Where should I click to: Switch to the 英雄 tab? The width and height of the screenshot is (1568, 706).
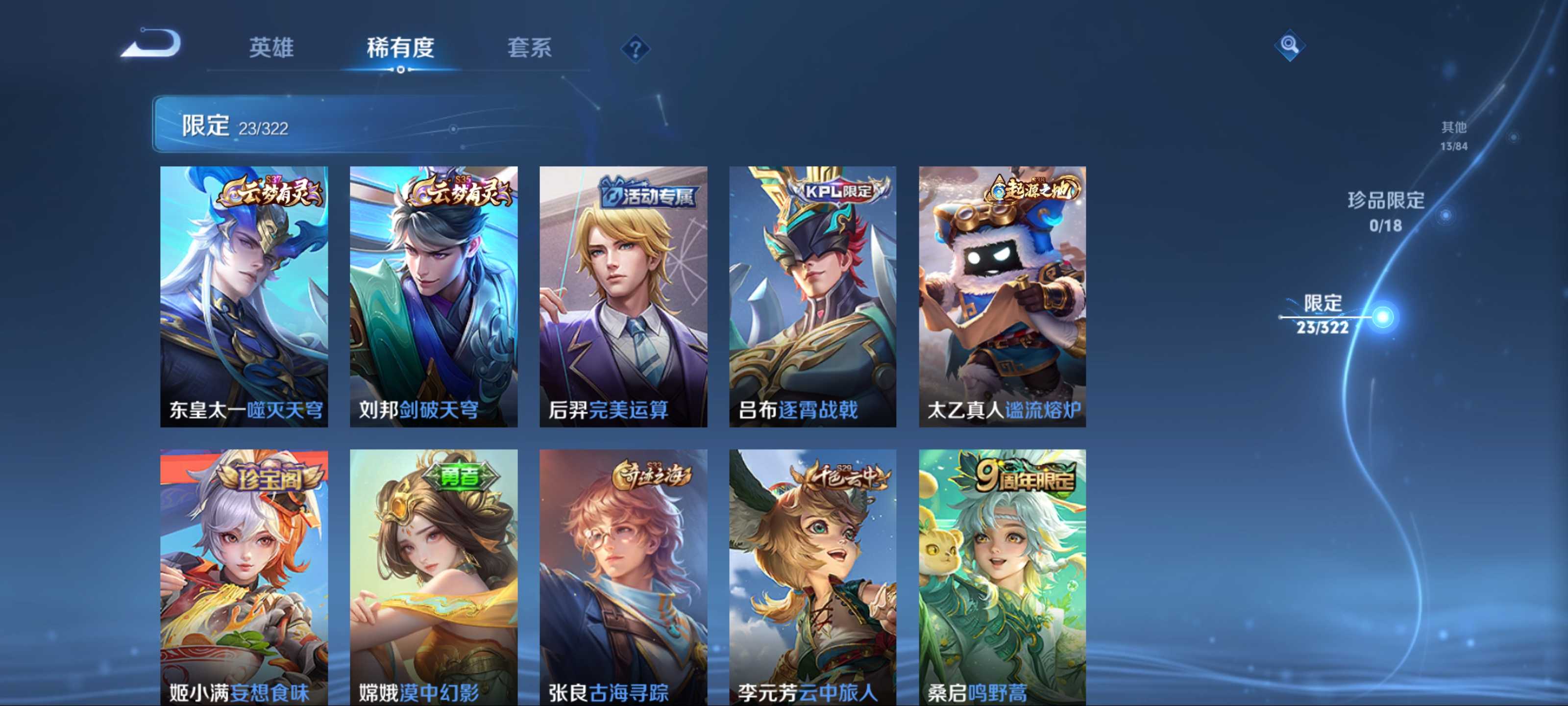tap(271, 48)
